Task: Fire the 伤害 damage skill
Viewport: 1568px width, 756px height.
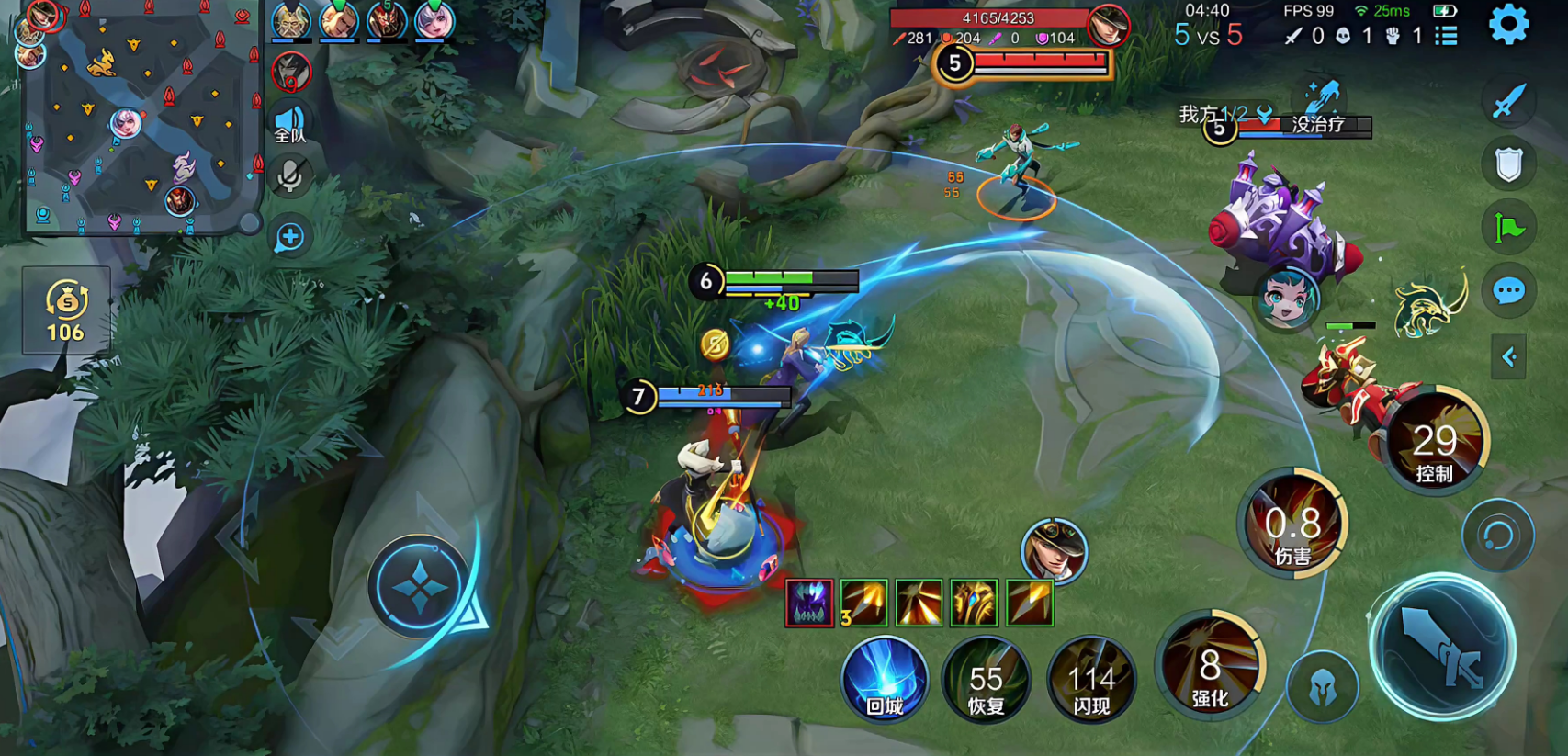Action: 1292,525
